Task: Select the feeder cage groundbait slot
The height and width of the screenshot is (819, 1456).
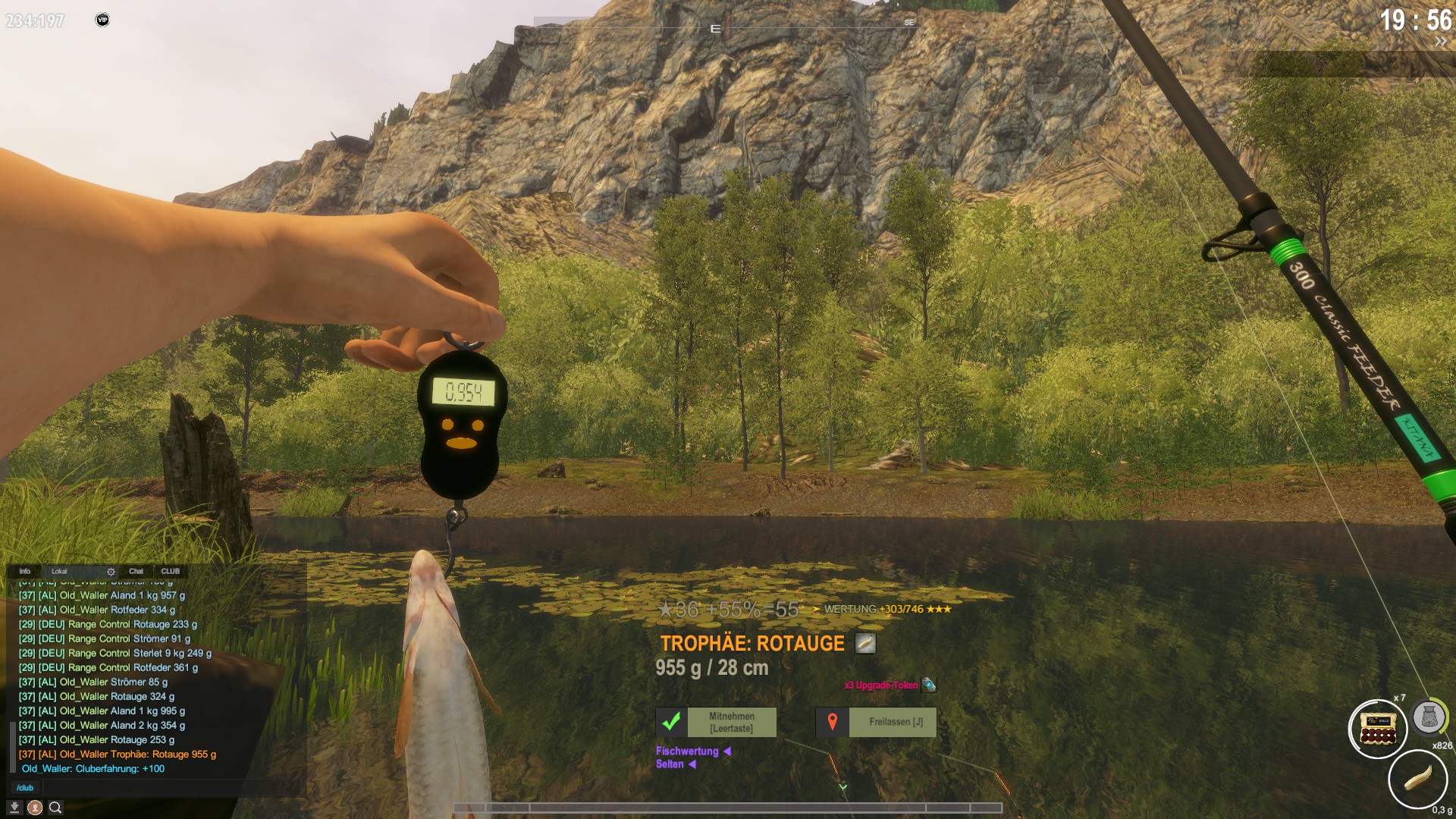Action: 1429,717
